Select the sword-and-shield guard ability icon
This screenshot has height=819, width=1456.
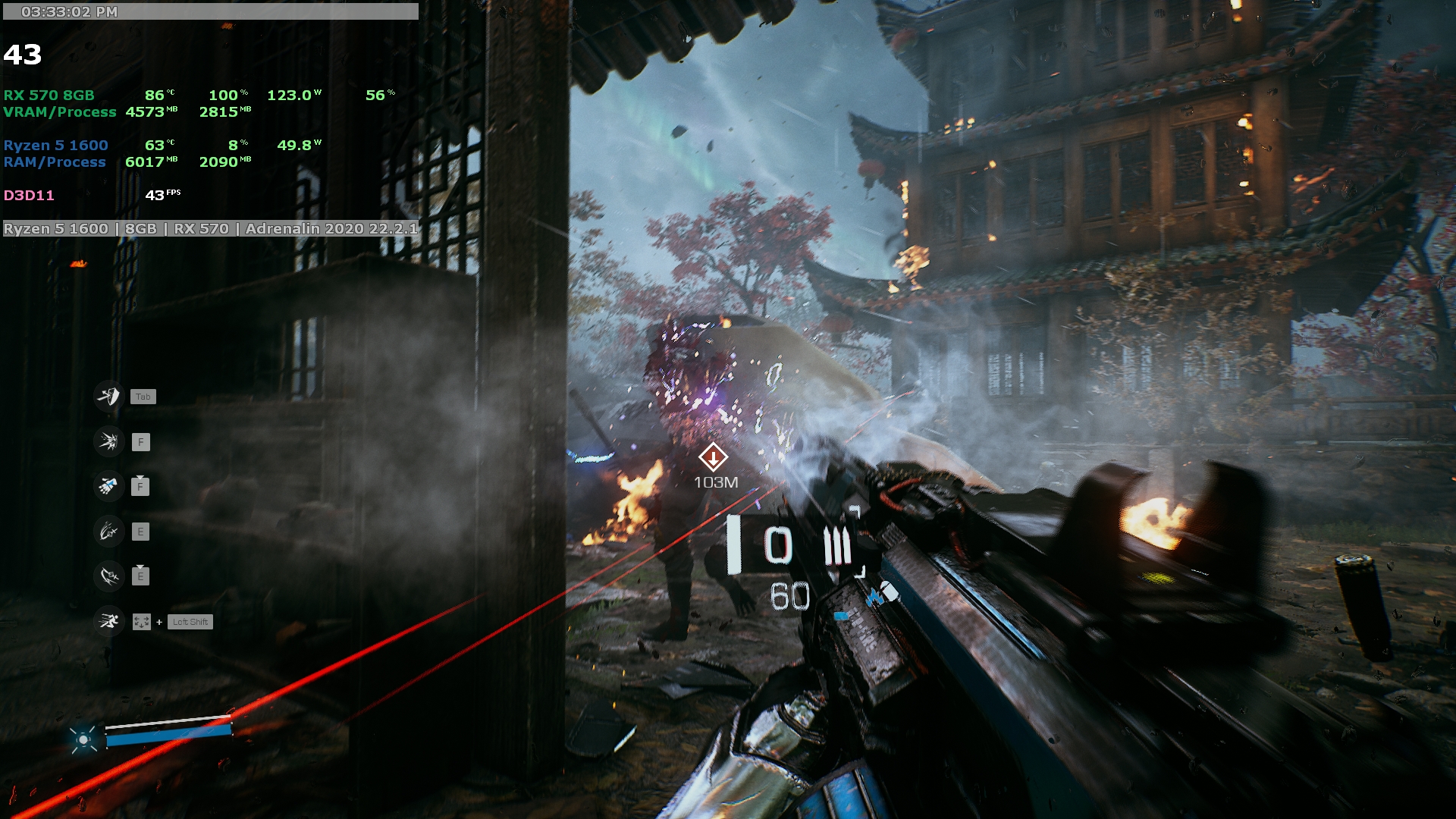point(108,396)
